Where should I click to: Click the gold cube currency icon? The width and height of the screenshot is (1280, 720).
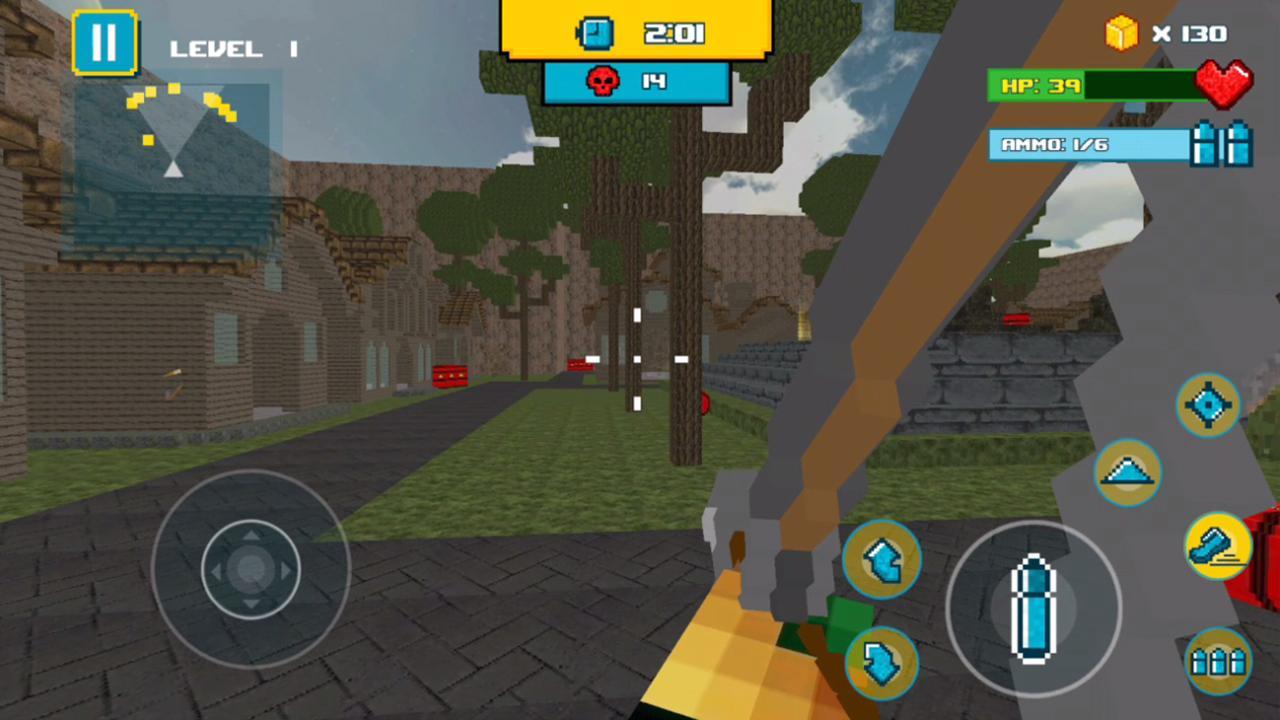[1120, 33]
